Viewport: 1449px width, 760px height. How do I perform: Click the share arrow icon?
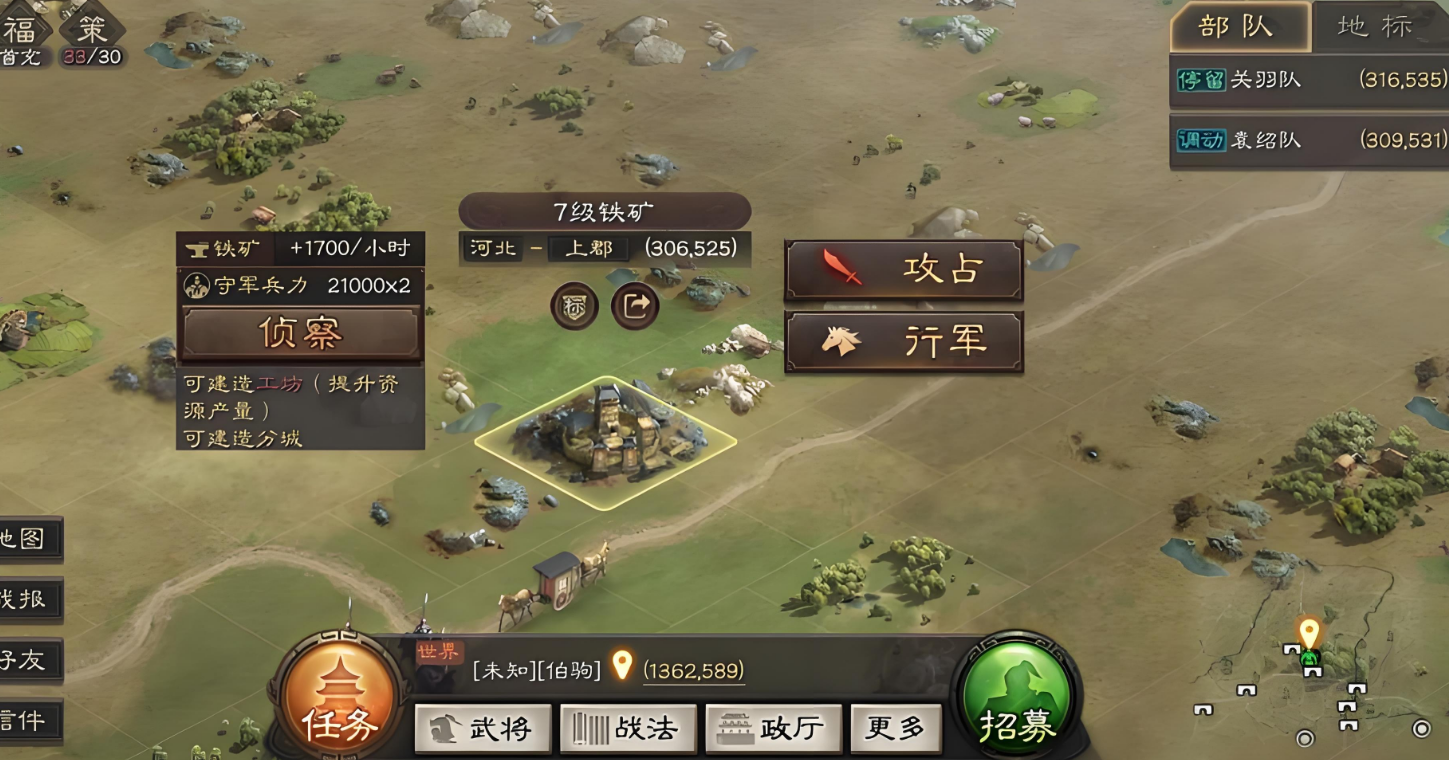[x=635, y=307]
